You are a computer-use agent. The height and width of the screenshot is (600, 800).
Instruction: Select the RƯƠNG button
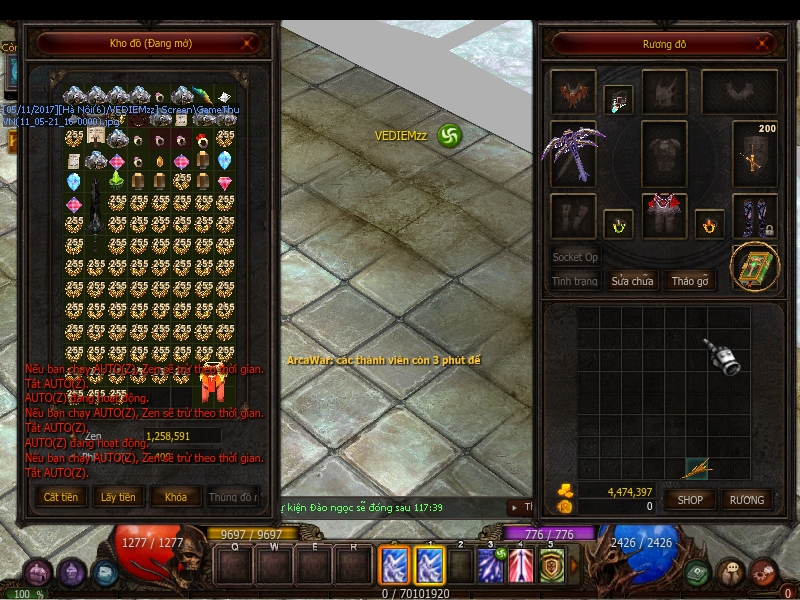[x=746, y=499]
